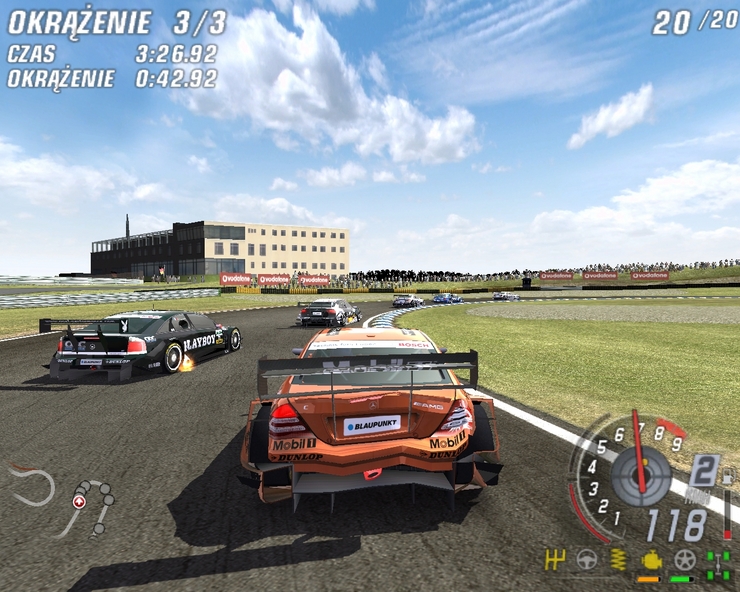This screenshot has height=592, width=740.
Task: Click the gearbox damage indicator icon
Action: [556, 559]
